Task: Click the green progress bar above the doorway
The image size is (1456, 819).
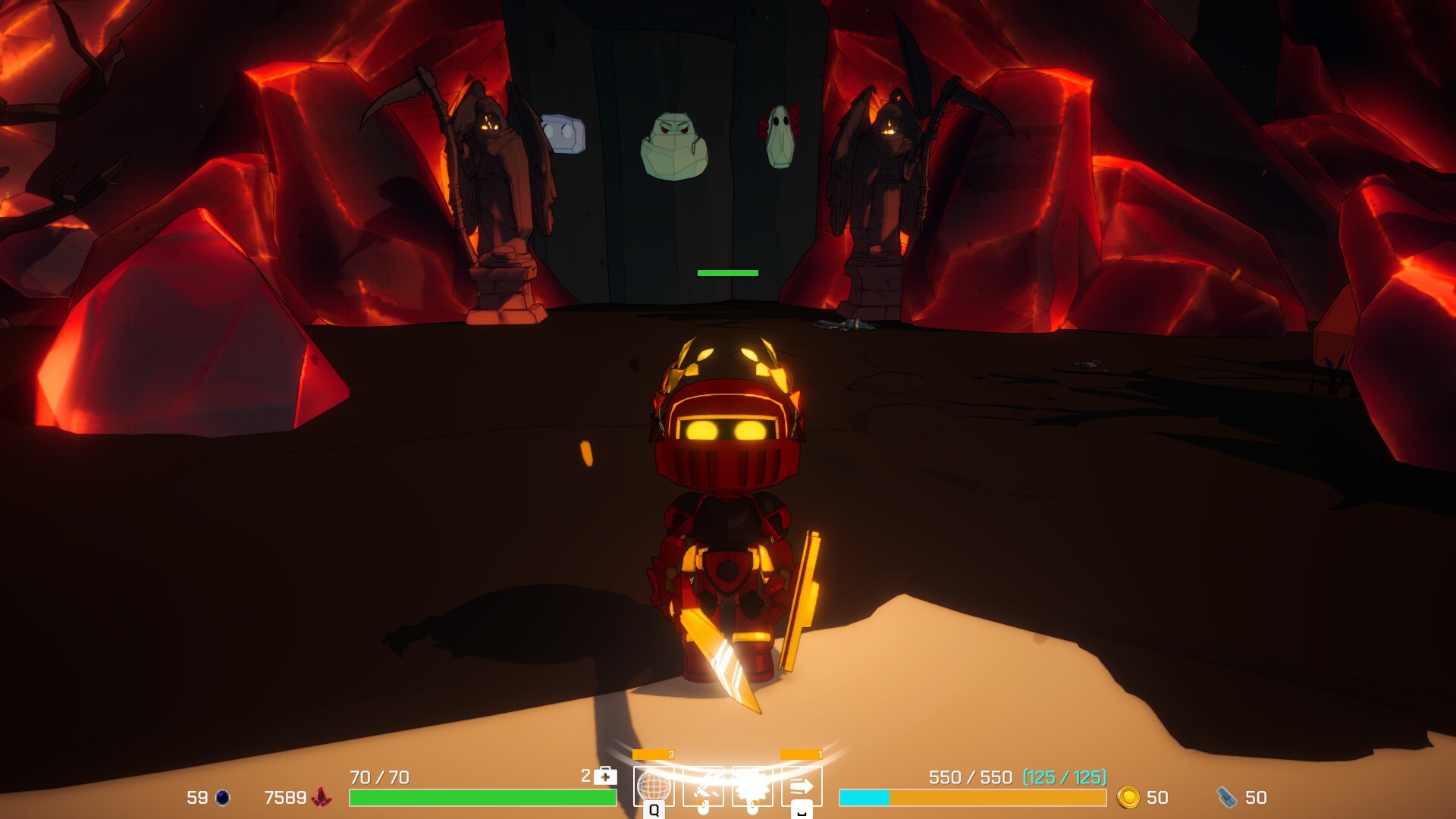Action: pyautogui.click(x=726, y=272)
